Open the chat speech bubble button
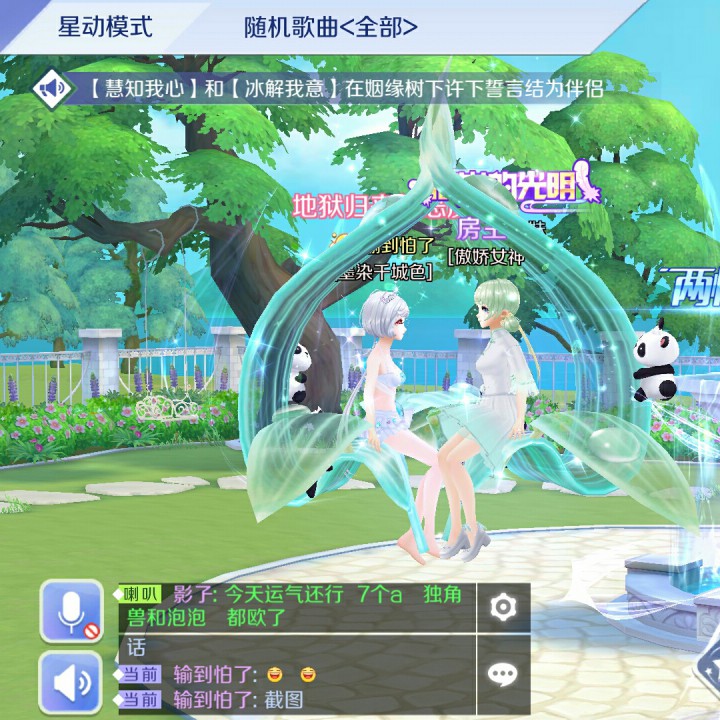The image size is (720, 720). (x=502, y=674)
